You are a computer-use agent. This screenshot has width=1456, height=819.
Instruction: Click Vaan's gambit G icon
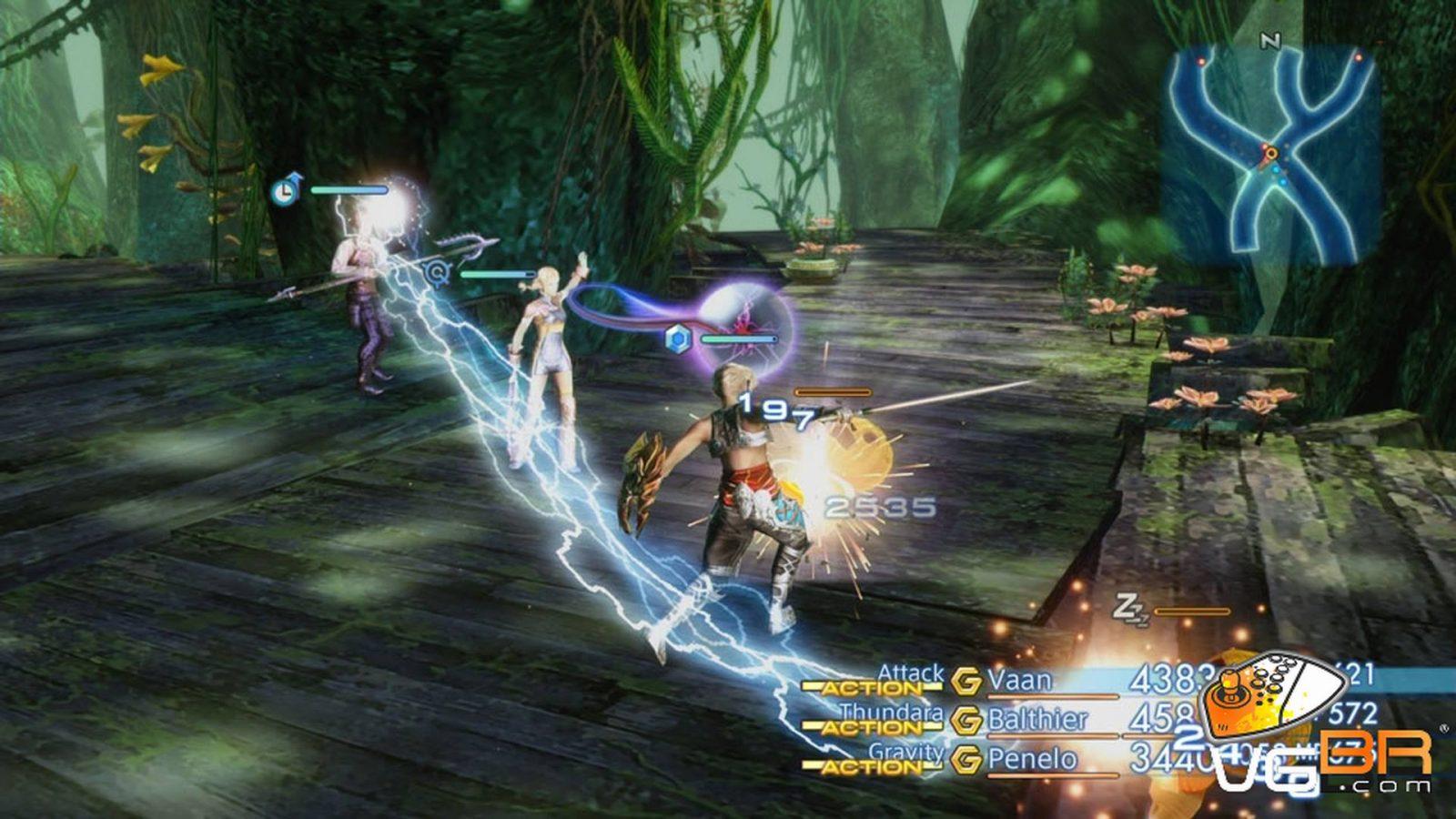pyautogui.click(x=966, y=681)
